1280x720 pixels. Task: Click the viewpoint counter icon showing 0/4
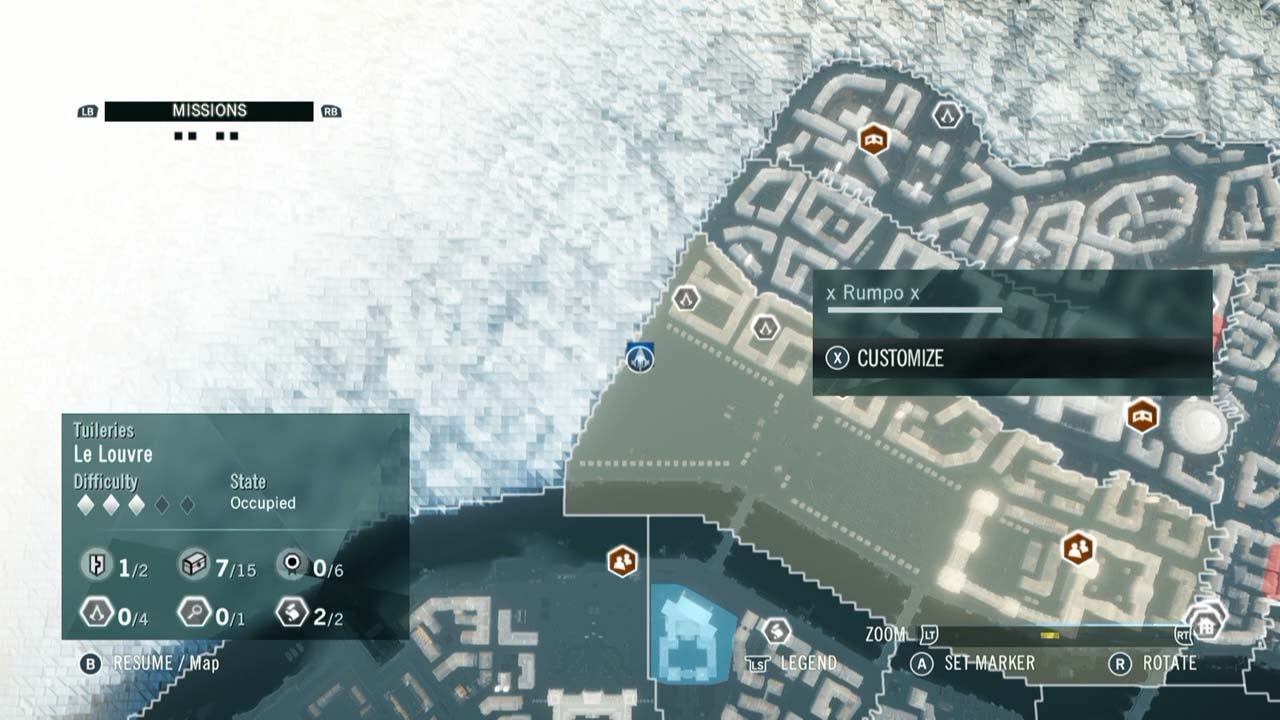pos(96,610)
